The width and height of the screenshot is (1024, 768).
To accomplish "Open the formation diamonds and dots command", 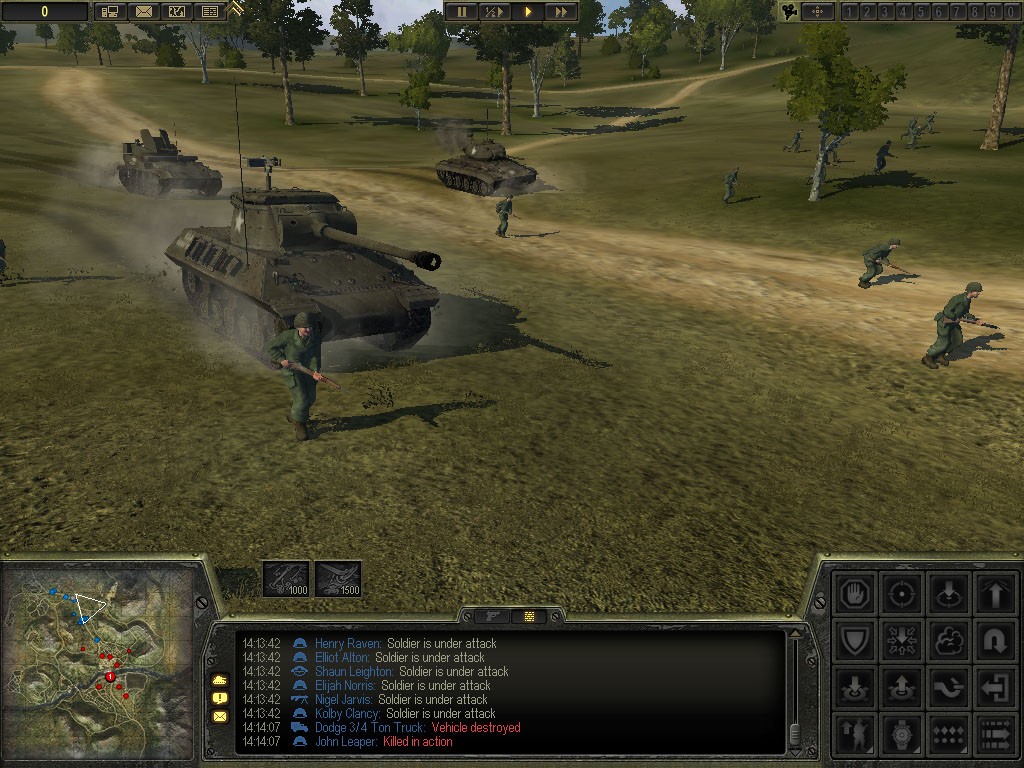I will (x=949, y=733).
